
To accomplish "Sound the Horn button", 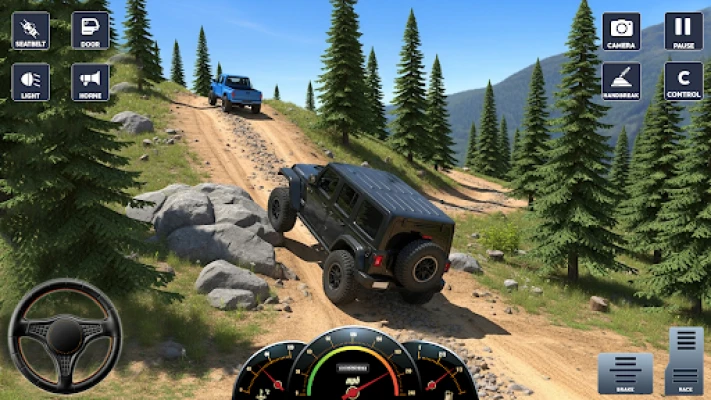I will click(x=90, y=82).
